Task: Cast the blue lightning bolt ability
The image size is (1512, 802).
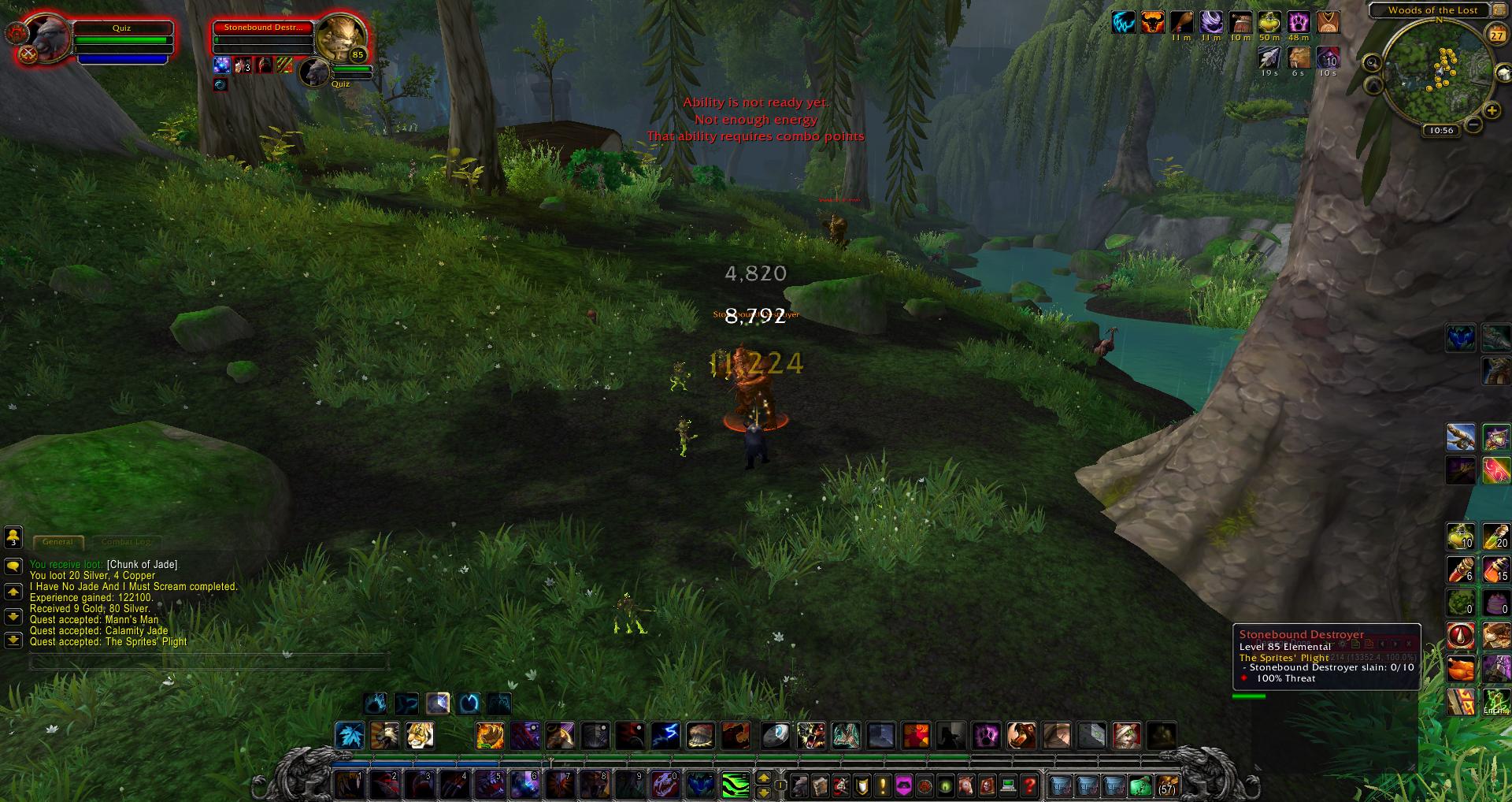Action: pos(665,735)
